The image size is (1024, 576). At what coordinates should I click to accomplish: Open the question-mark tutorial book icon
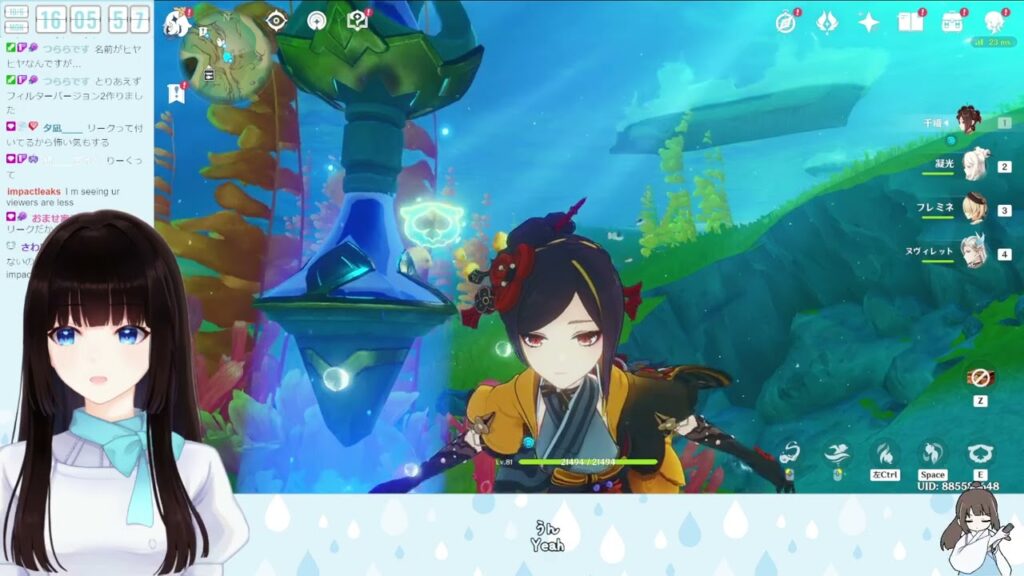(357, 21)
